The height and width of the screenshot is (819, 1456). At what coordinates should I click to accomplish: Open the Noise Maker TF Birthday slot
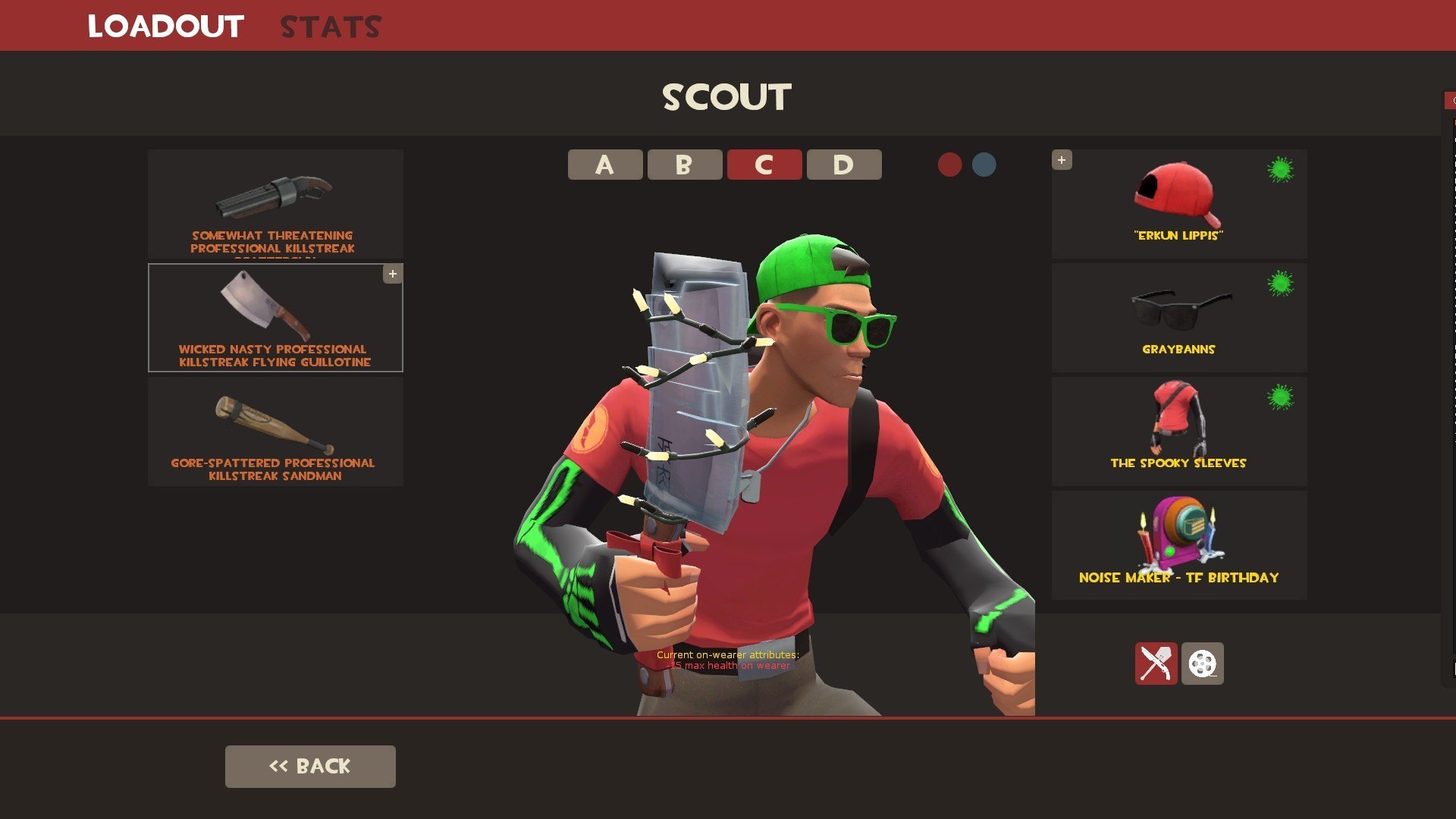click(x=1178, y=545)
